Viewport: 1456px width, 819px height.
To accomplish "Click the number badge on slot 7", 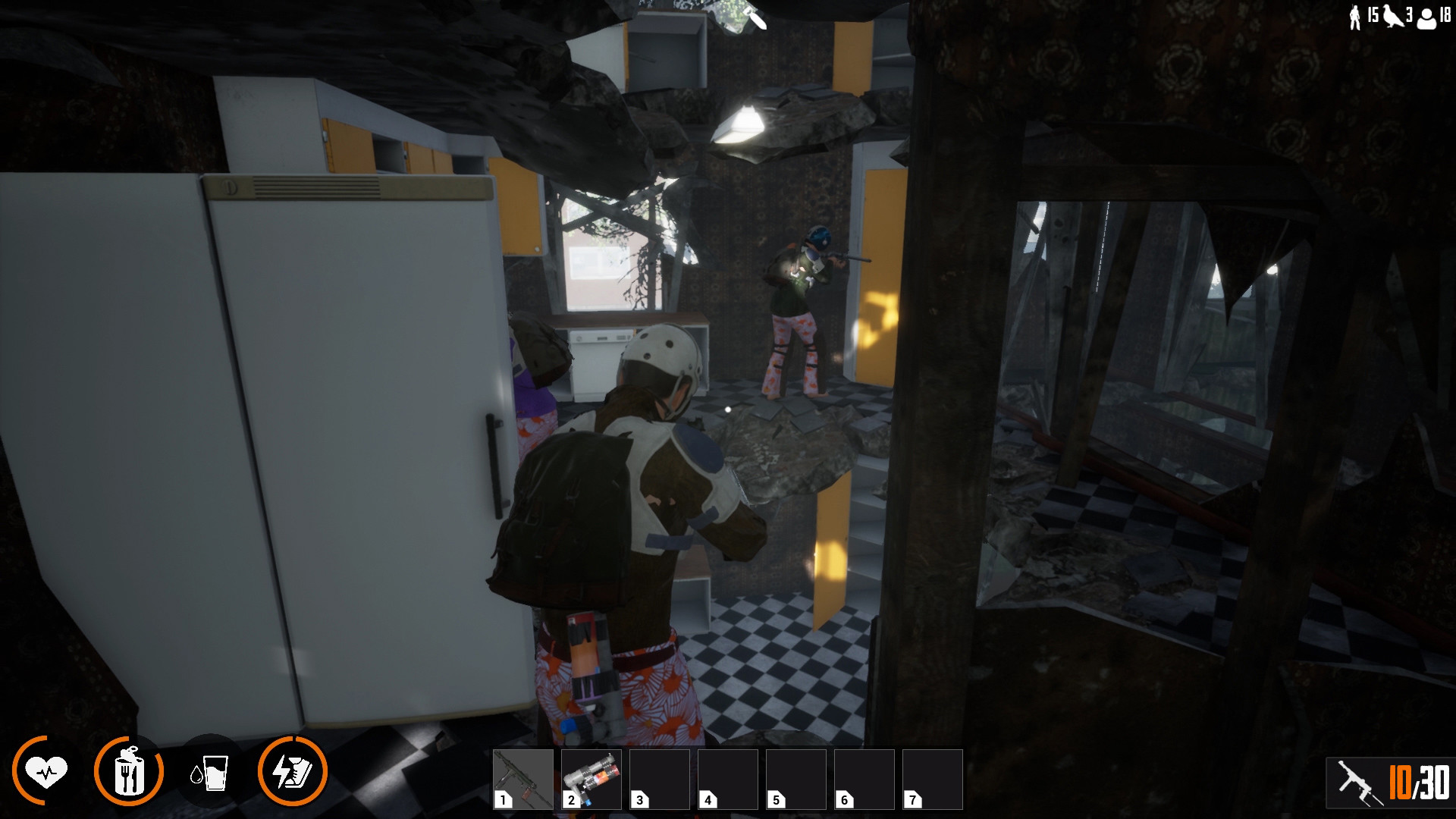I will [x=914, y=799].
